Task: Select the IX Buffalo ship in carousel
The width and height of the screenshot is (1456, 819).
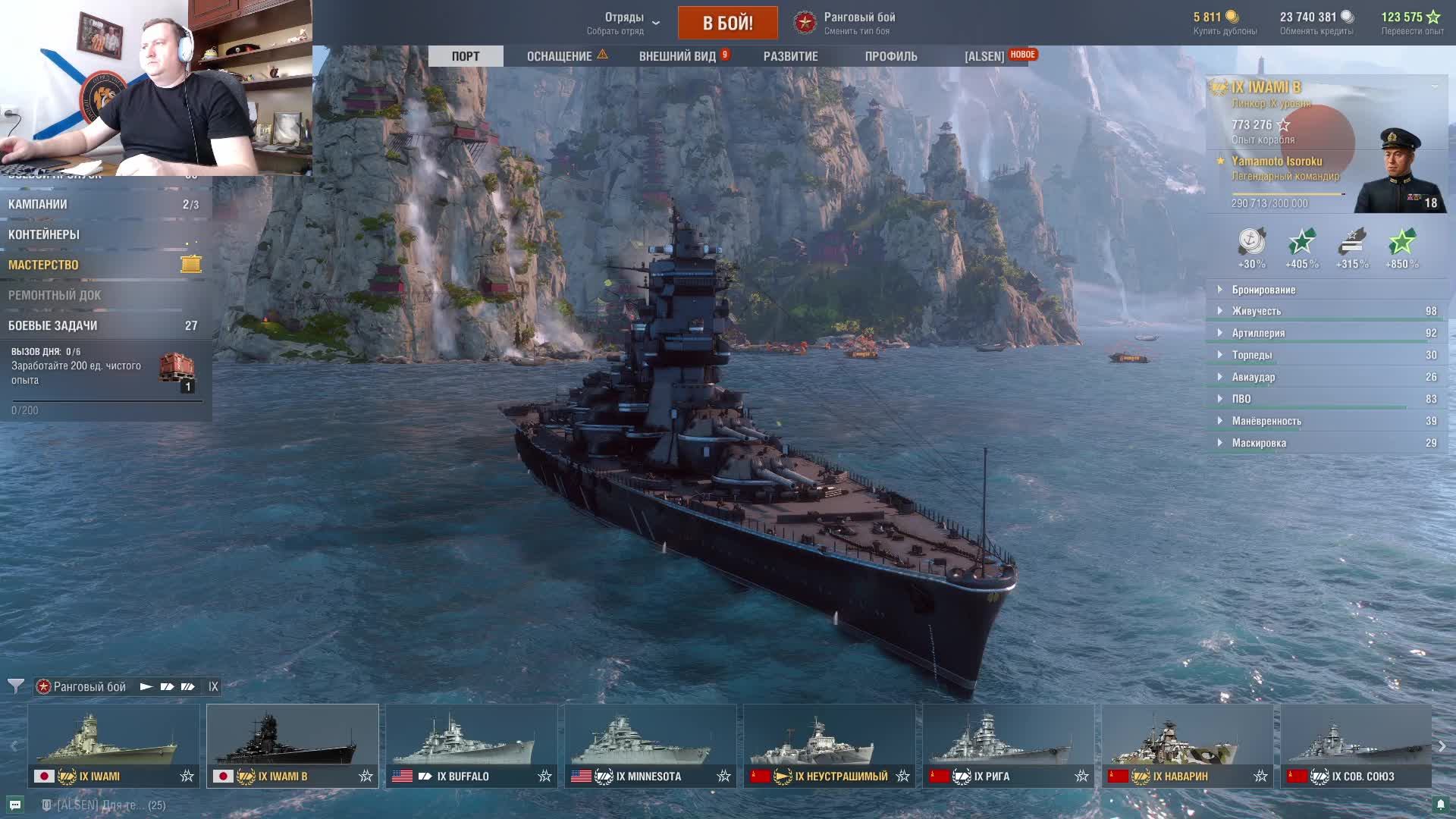Action: [x=471, y=745]
